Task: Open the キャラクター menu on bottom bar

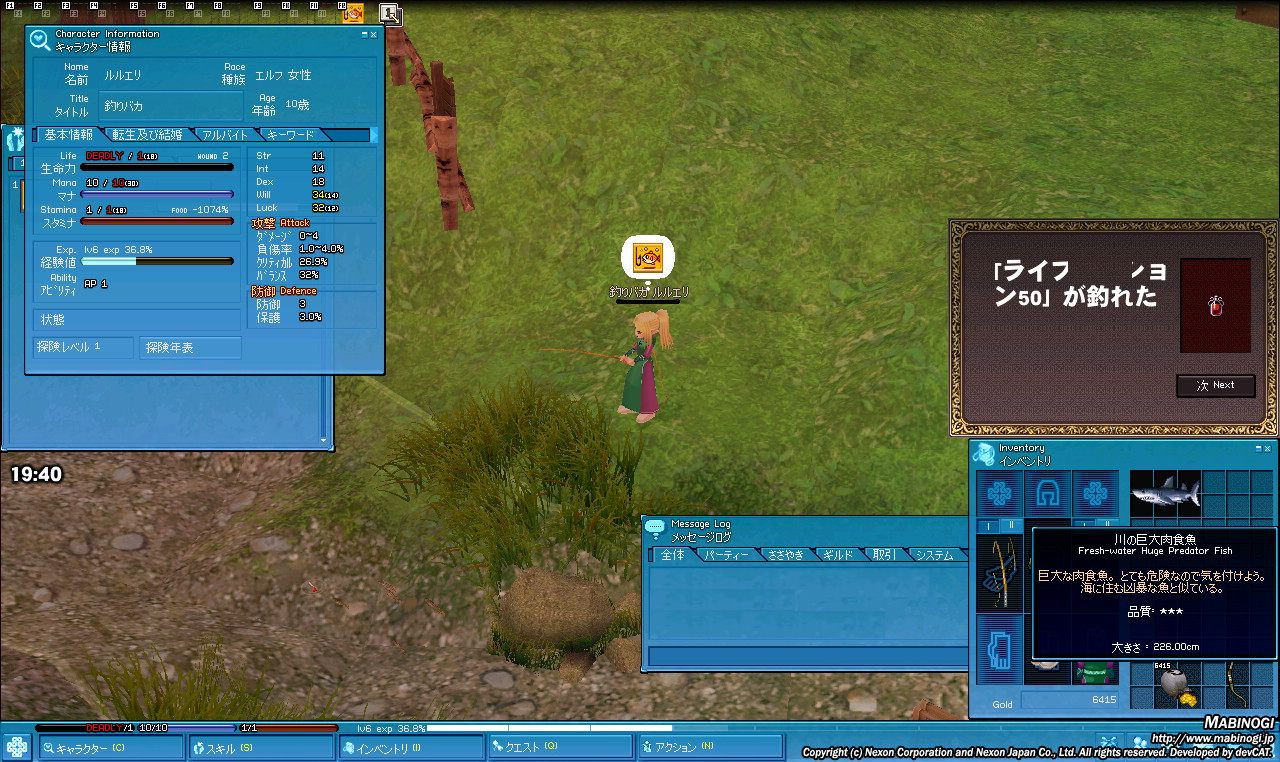Action: (x=111, y=748)
